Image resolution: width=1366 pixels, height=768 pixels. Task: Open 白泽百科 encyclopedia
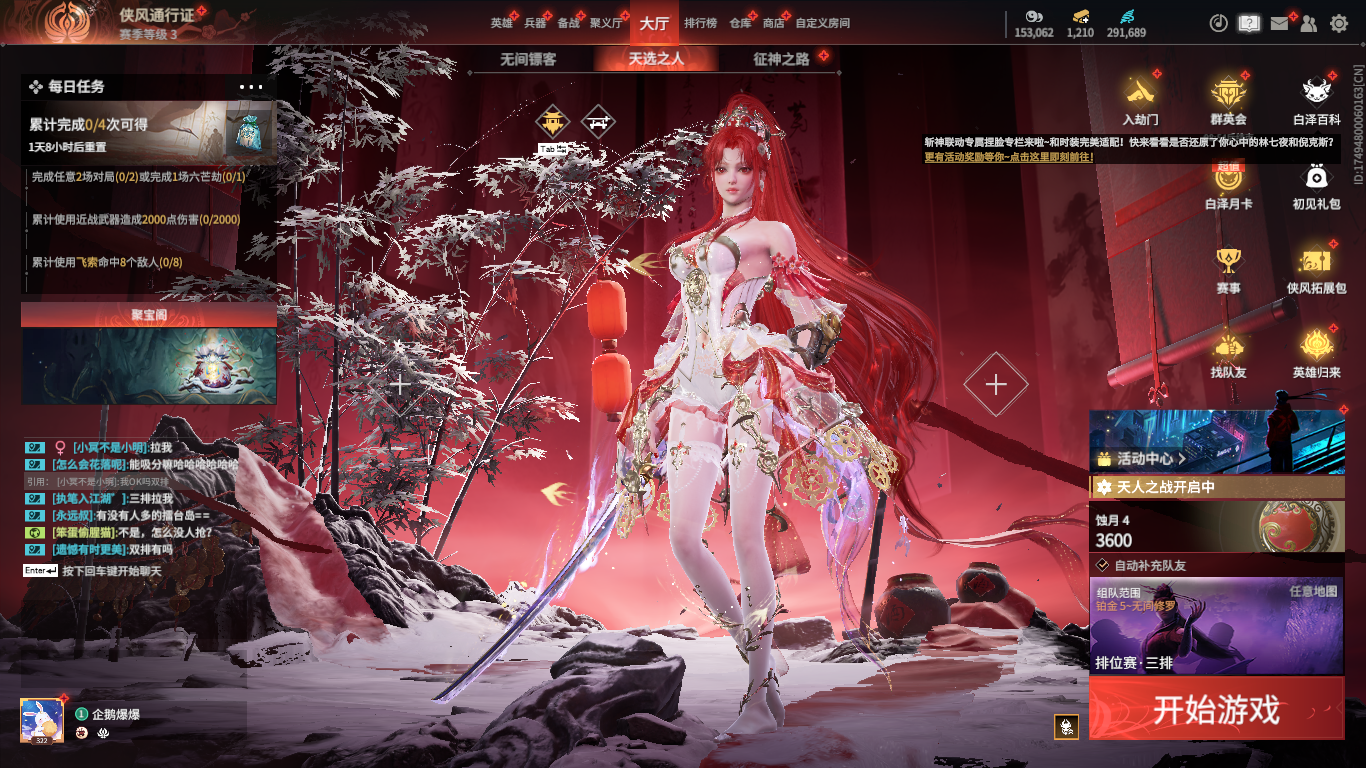pos(1316,100)
